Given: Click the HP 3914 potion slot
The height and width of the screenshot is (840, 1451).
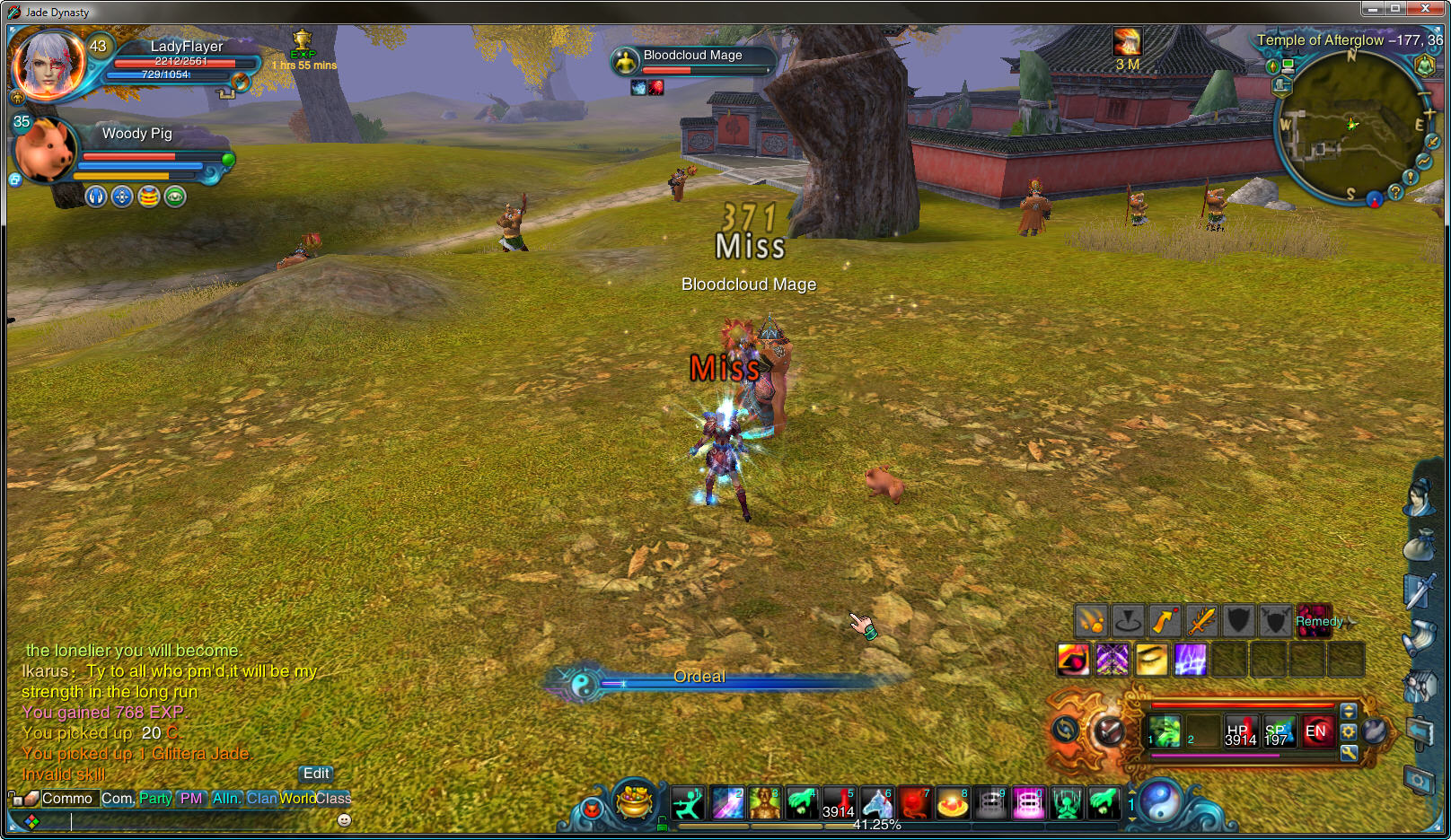Looking at the screenshot, I should pos(1240,732).
